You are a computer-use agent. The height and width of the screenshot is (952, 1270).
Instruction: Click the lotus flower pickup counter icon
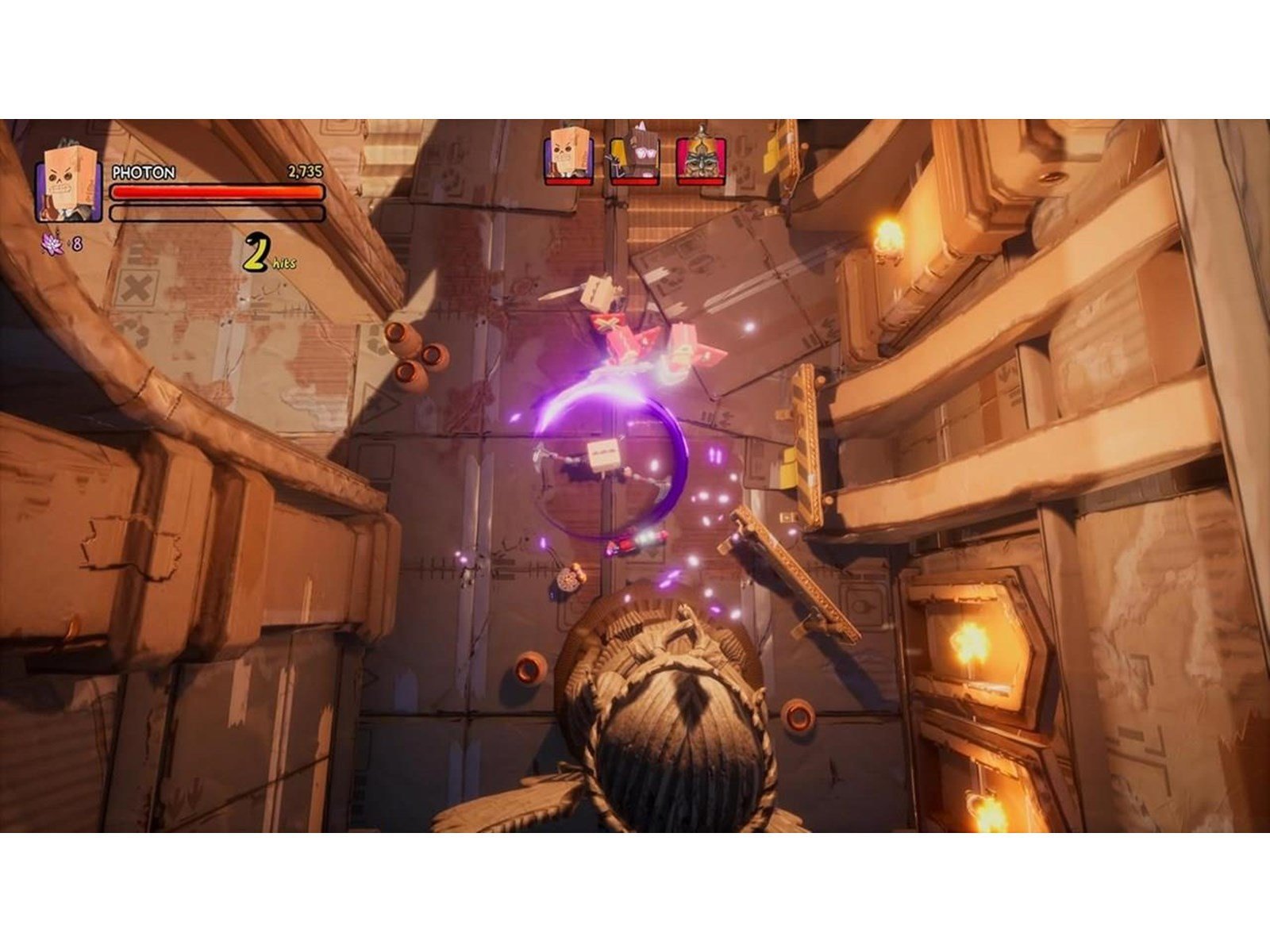tap(49, 244)
